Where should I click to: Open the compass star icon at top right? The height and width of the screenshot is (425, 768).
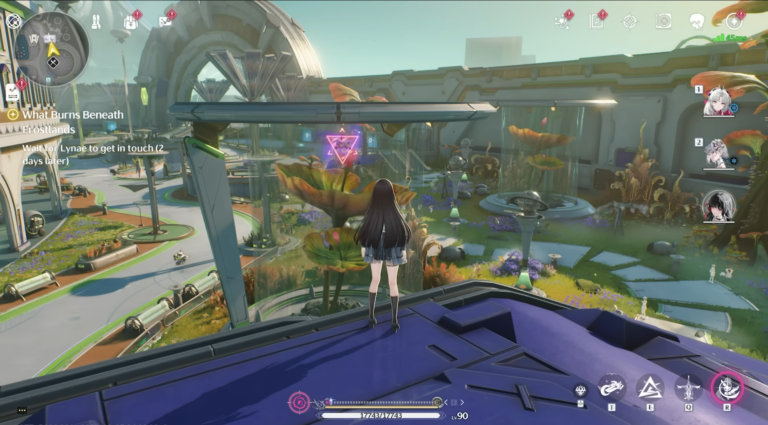(x=733, y=20)
